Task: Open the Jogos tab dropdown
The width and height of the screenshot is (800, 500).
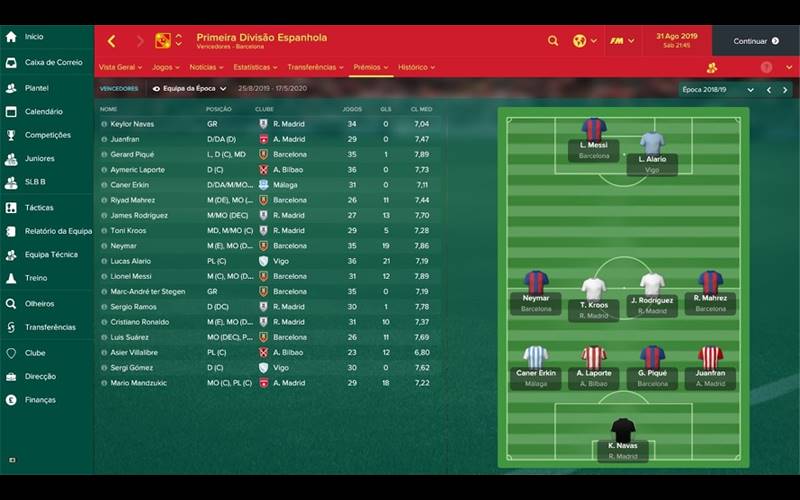Action: click(x=164, y=67)
